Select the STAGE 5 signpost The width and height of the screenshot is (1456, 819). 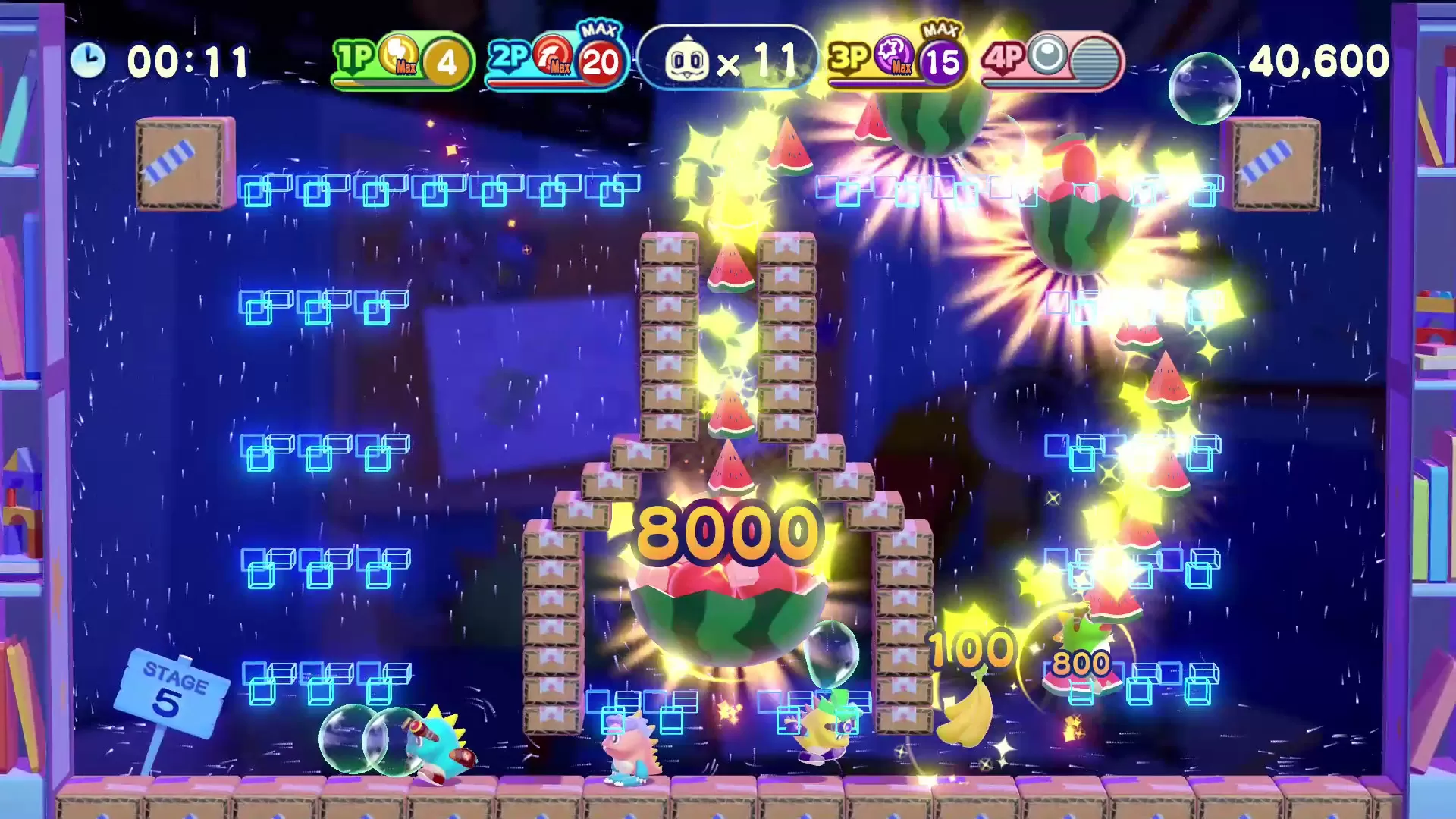[174, 694]
